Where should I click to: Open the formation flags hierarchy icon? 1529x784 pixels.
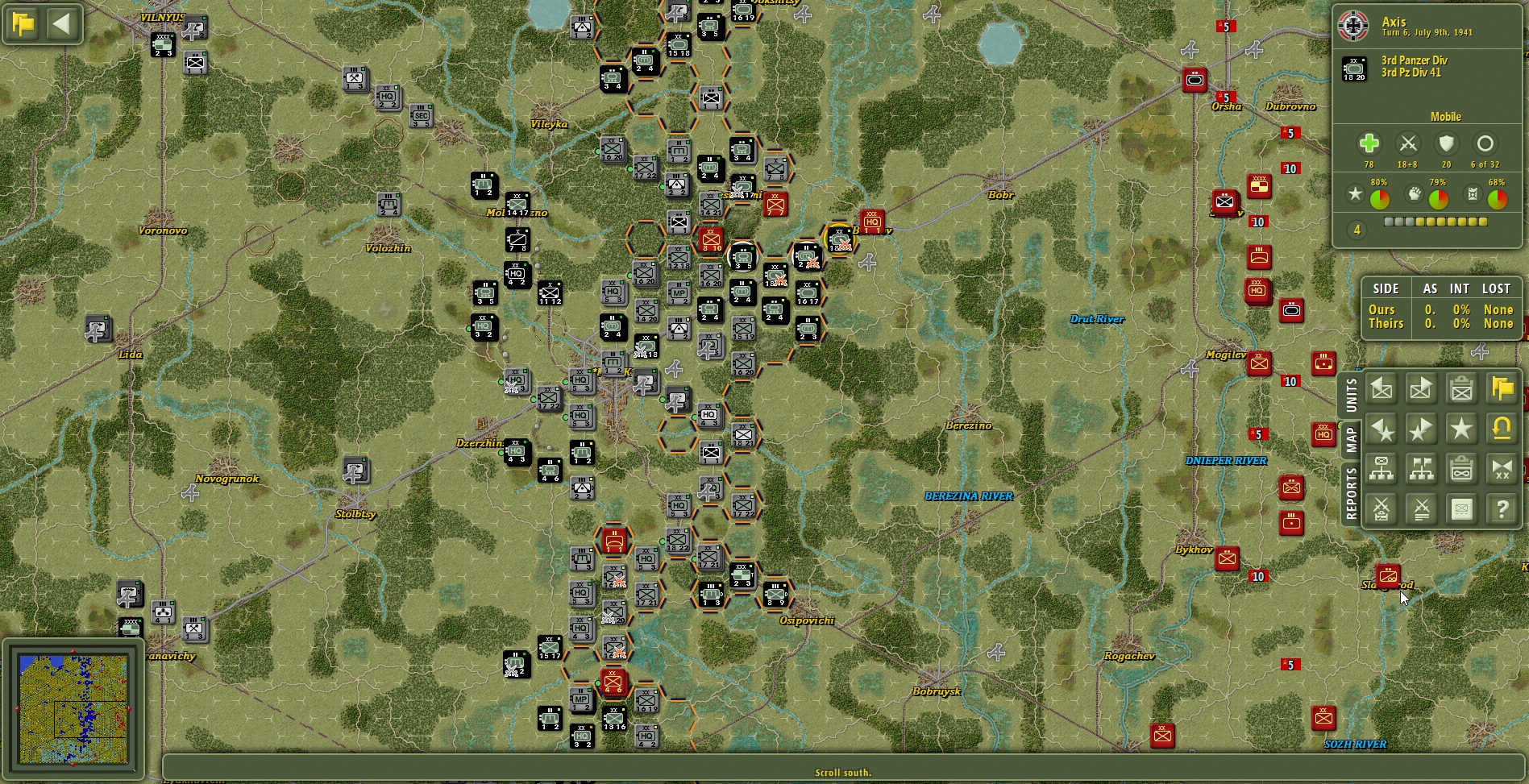[x=1421, y=469]
